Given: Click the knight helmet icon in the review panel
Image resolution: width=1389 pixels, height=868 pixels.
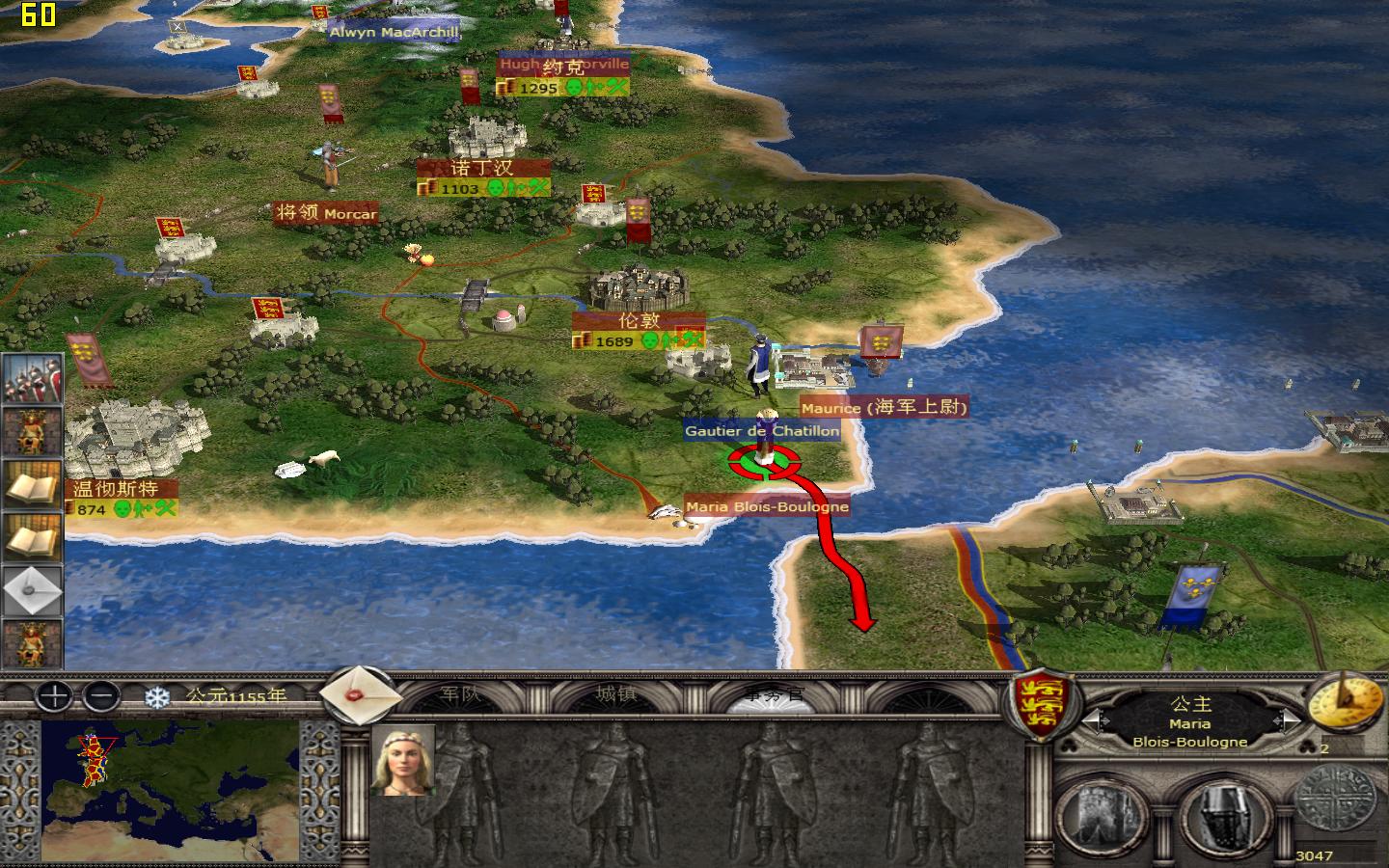Looking at the screenshot, I should click(1223, 815).
